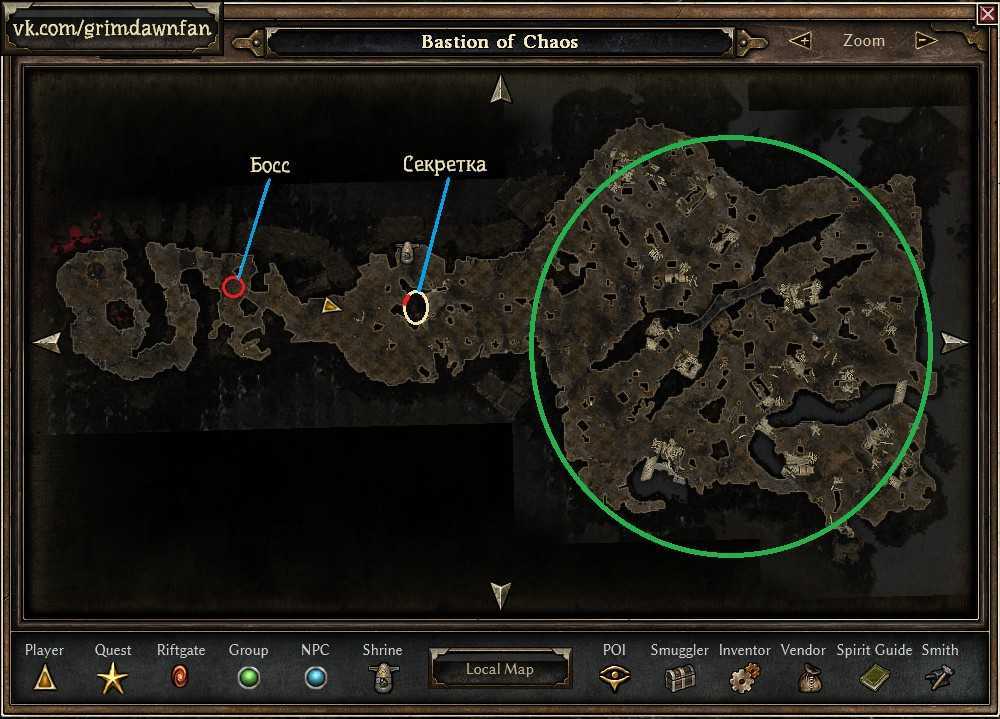Click the shrine marker on the map
This screenshot has height=719, width=1000.
pyautogui.click(x=408, y=254)
